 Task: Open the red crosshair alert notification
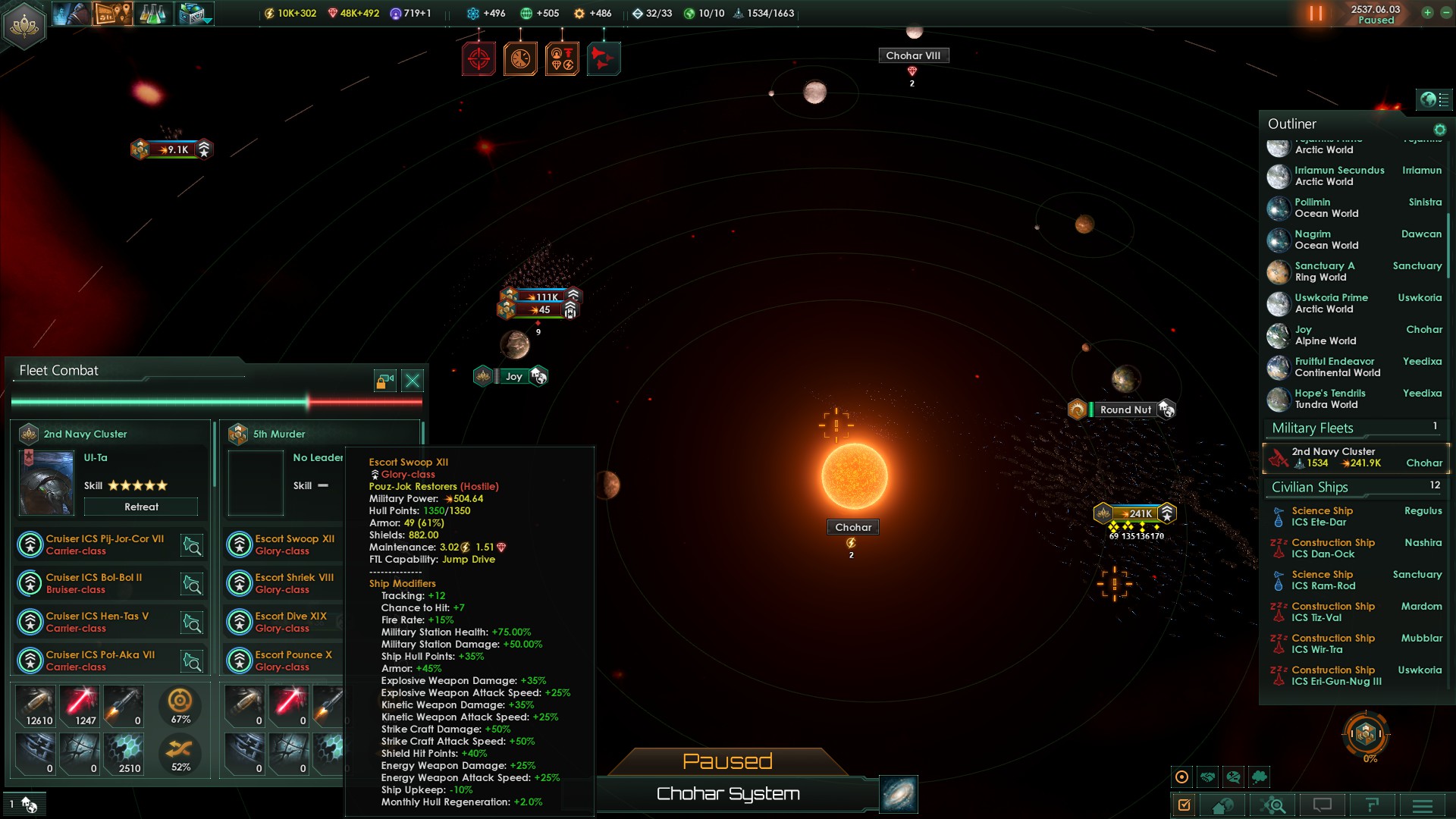[479, 58]
